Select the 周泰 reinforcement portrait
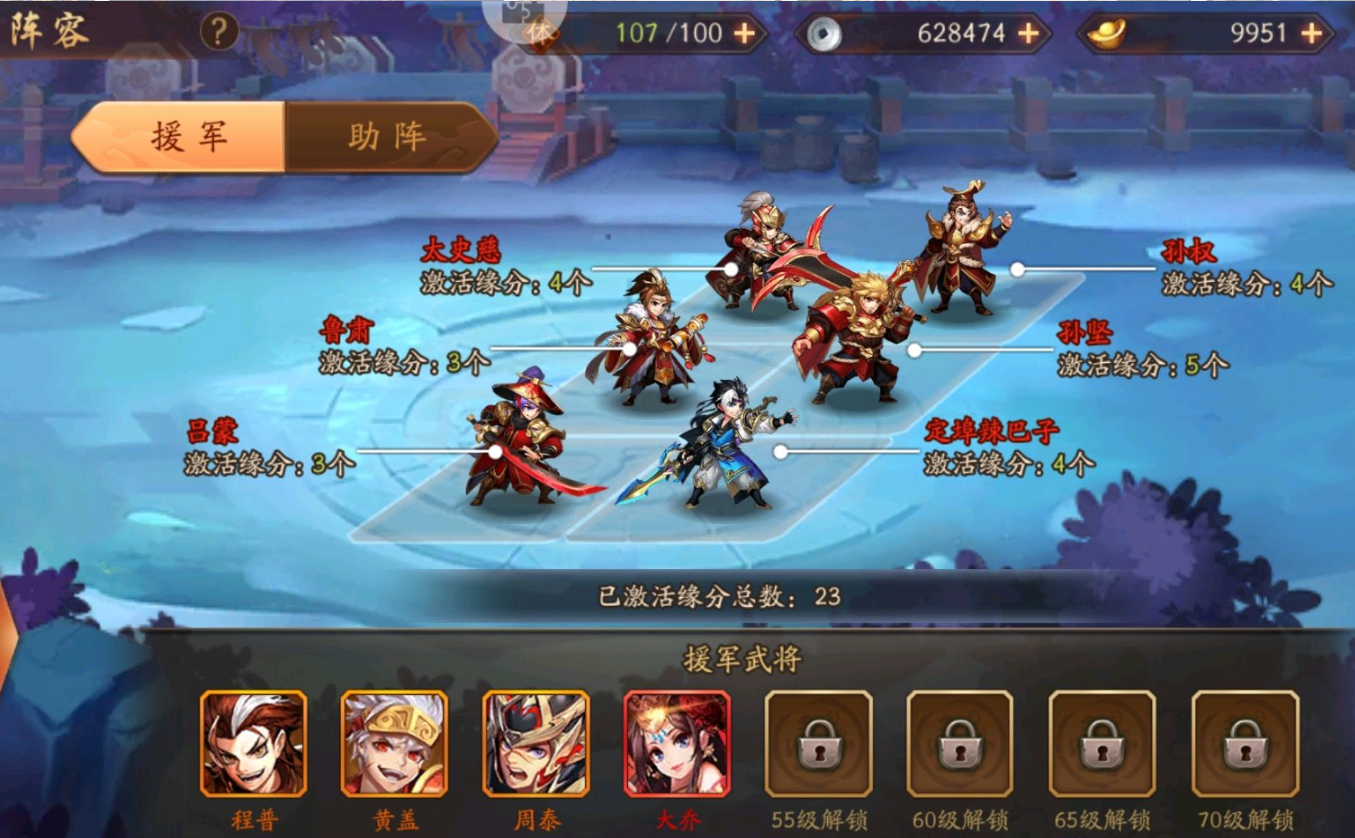The height and width of the screenshot is (838, 1355). click(537, 745)
